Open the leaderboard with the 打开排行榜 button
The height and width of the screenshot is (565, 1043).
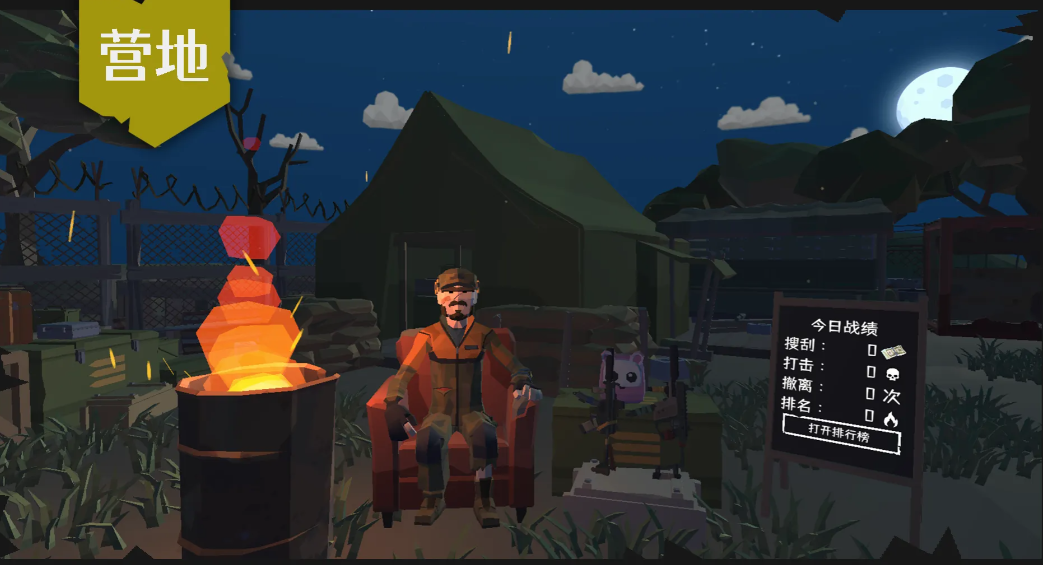840,434
